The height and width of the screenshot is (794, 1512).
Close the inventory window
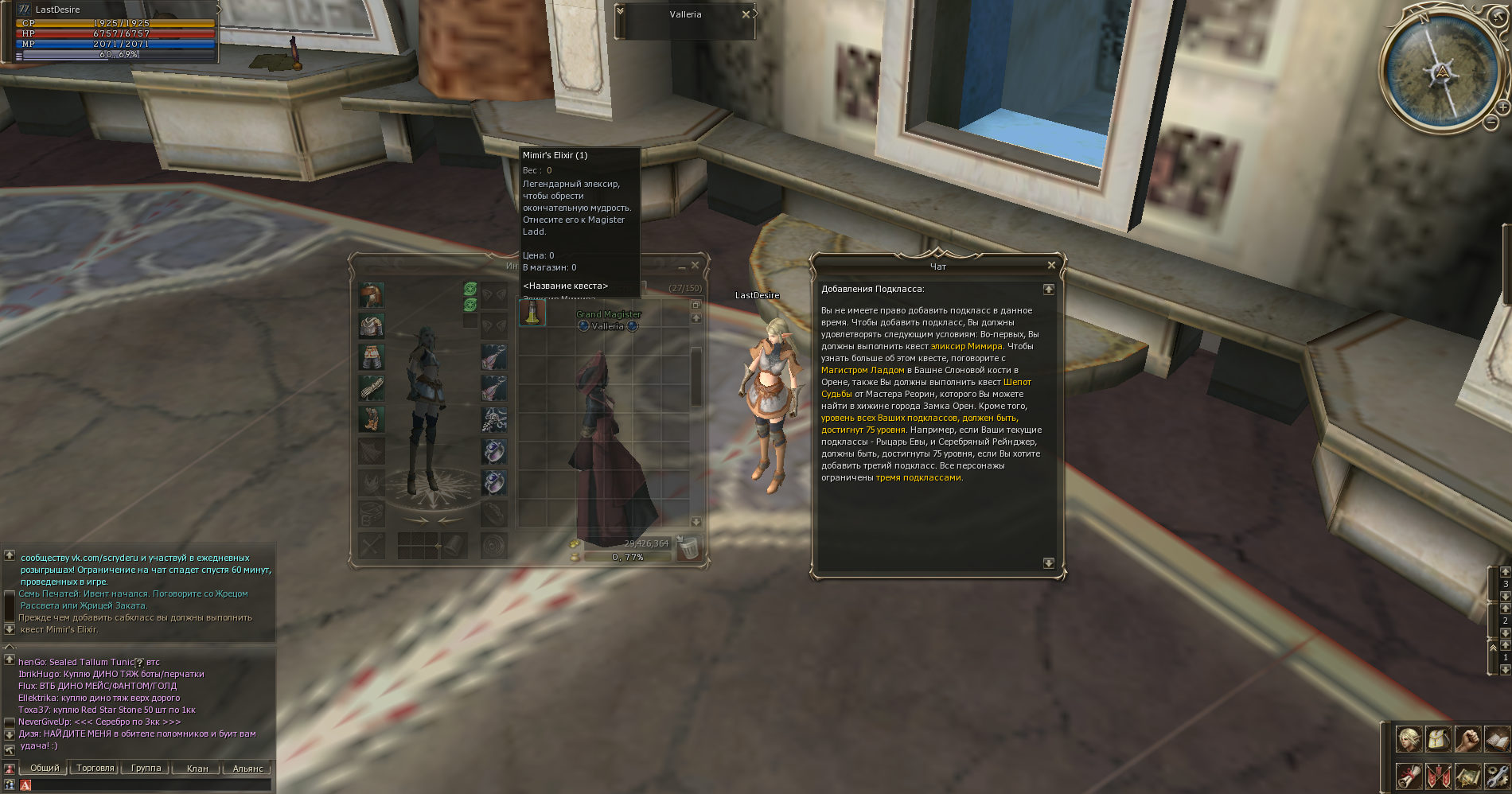tap(695, 266)
